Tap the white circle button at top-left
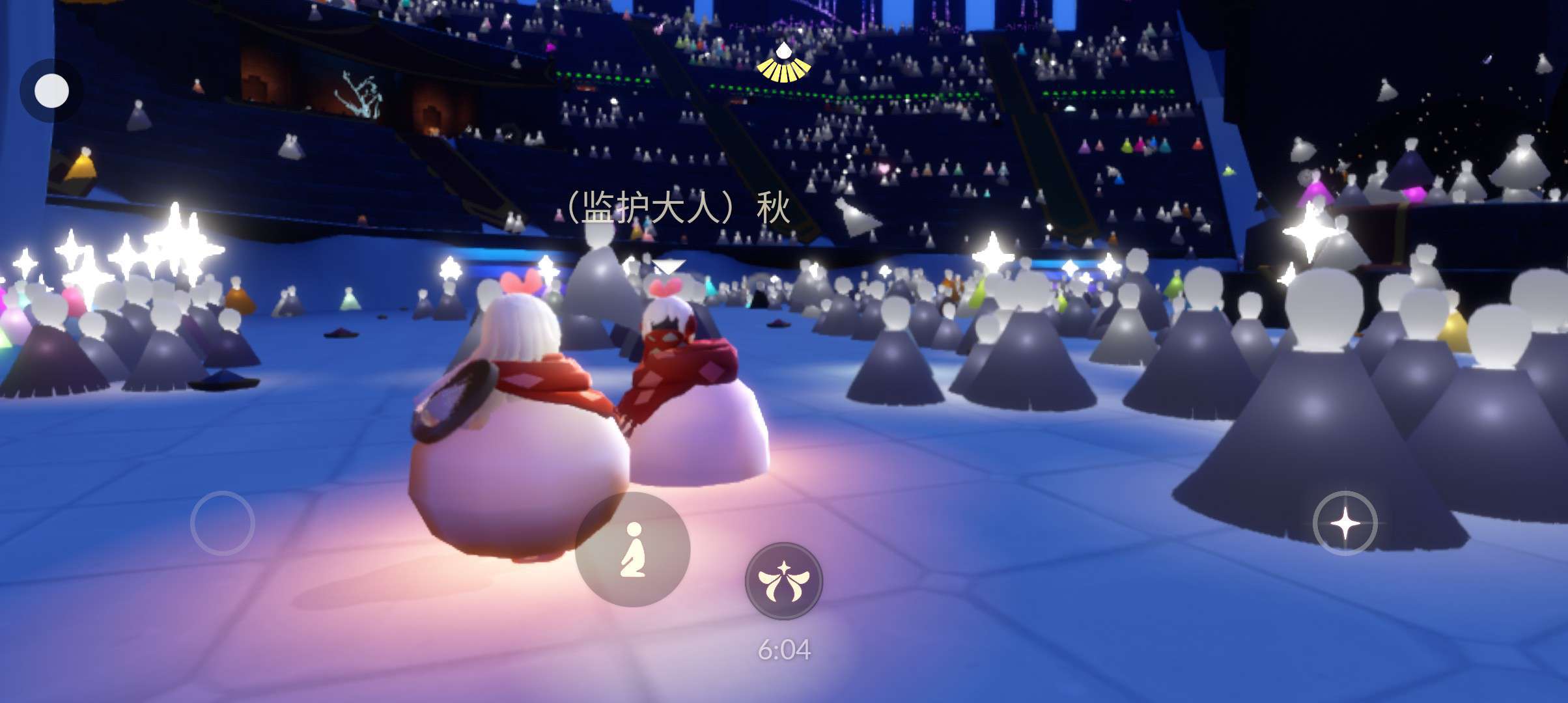 (x=51, y=90)
